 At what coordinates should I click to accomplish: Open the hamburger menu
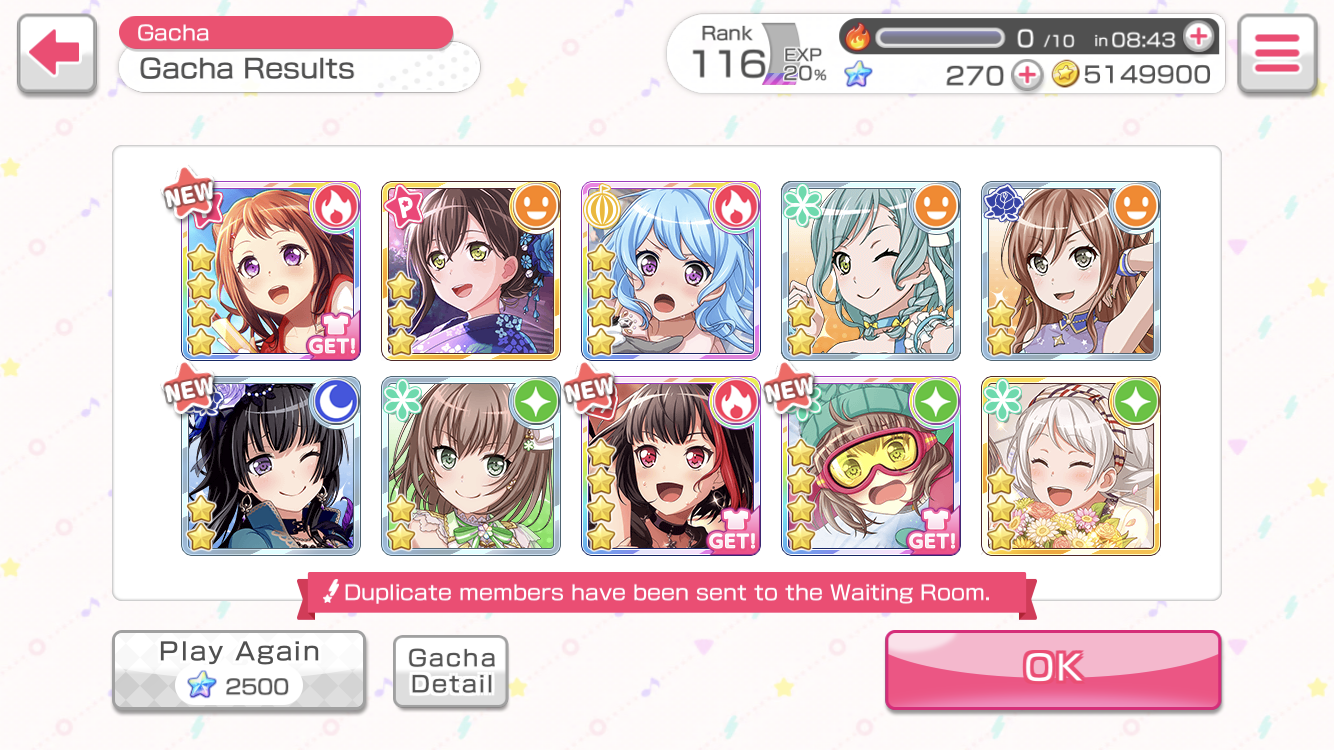(1276, 54)
